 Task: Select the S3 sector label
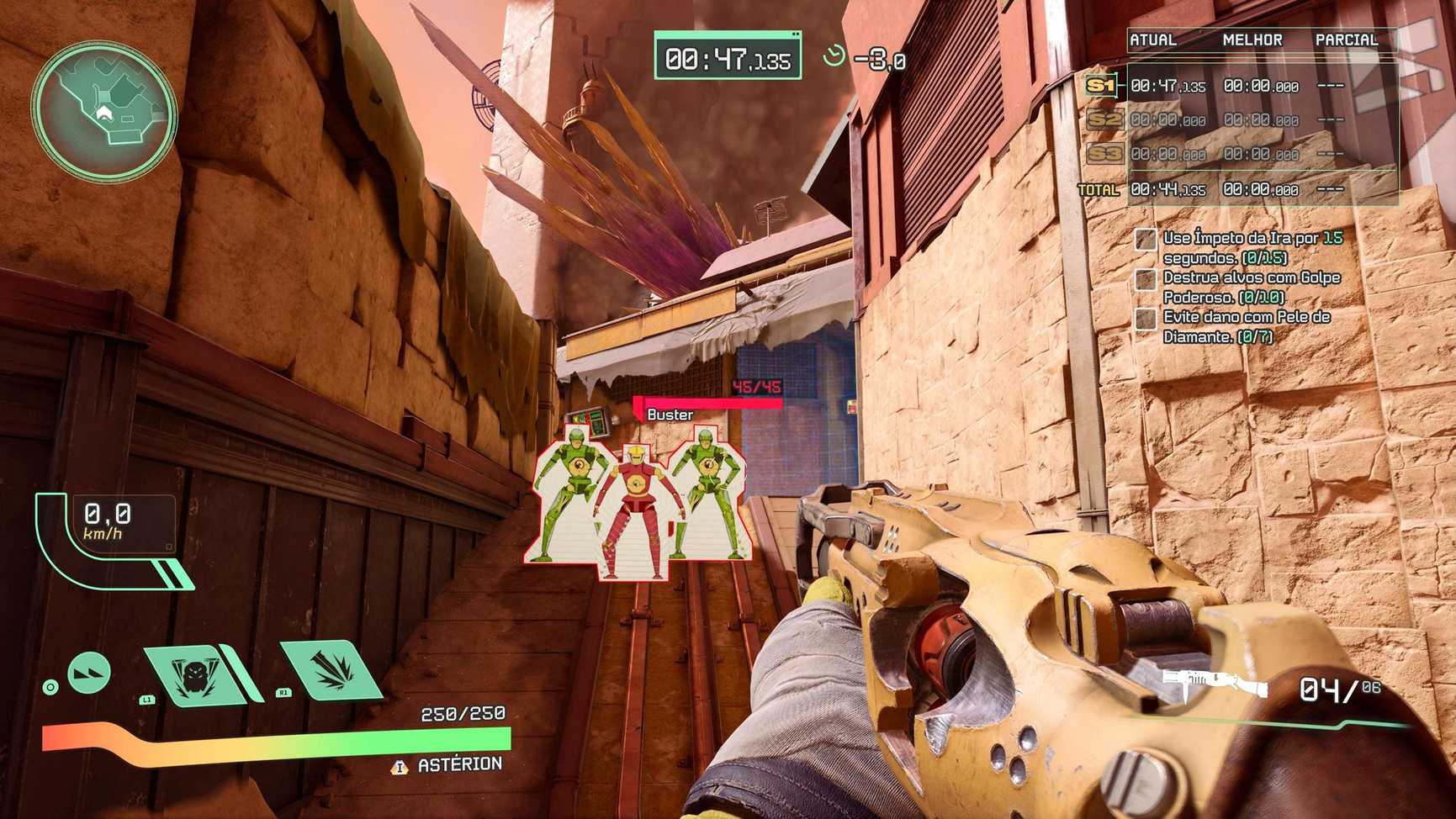coord(1103,154)
